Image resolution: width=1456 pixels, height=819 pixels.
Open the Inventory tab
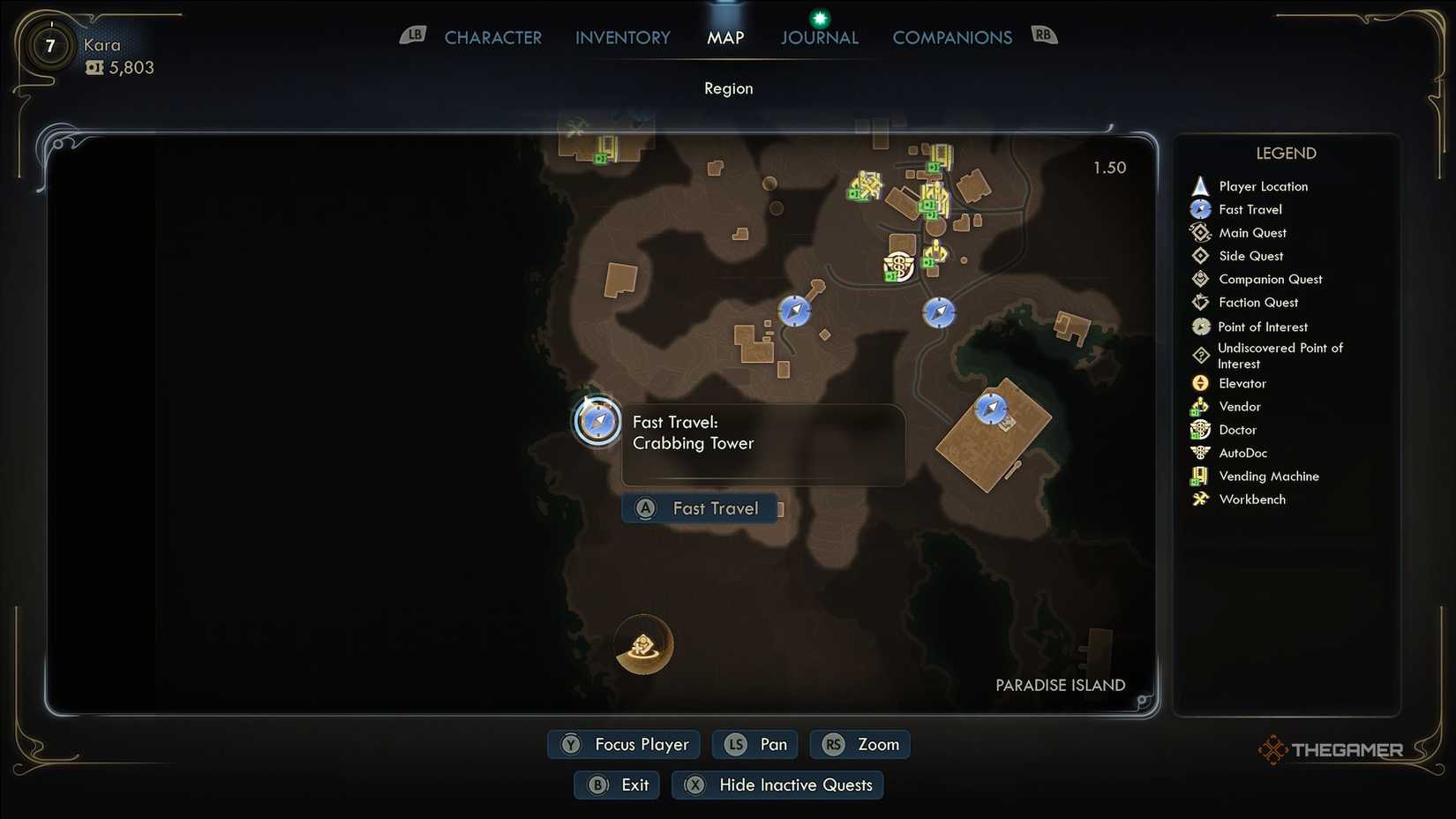(622, 37)
